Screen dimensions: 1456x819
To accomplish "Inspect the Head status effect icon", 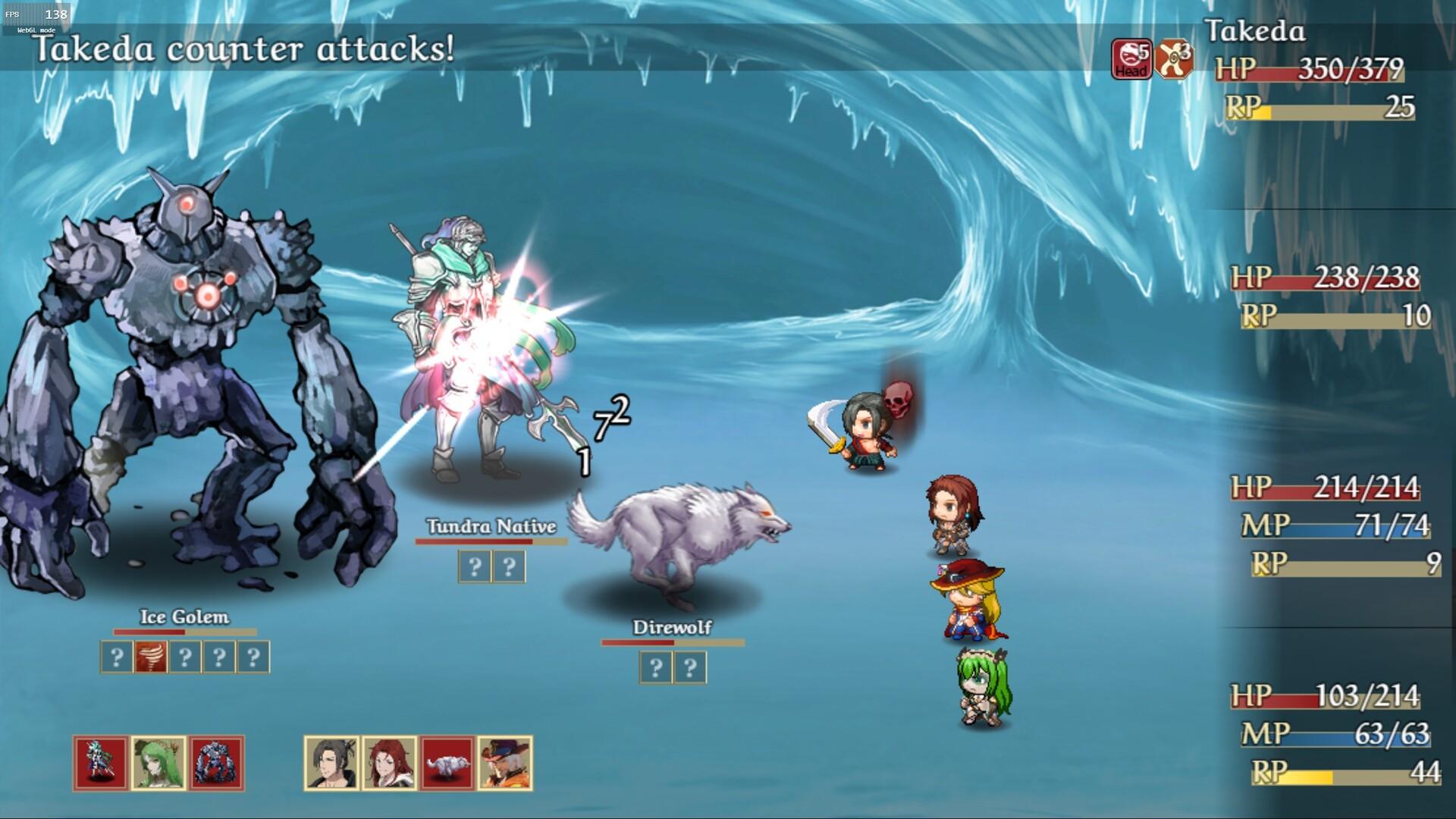I will pyautogui.click(x=1131, y=59).
